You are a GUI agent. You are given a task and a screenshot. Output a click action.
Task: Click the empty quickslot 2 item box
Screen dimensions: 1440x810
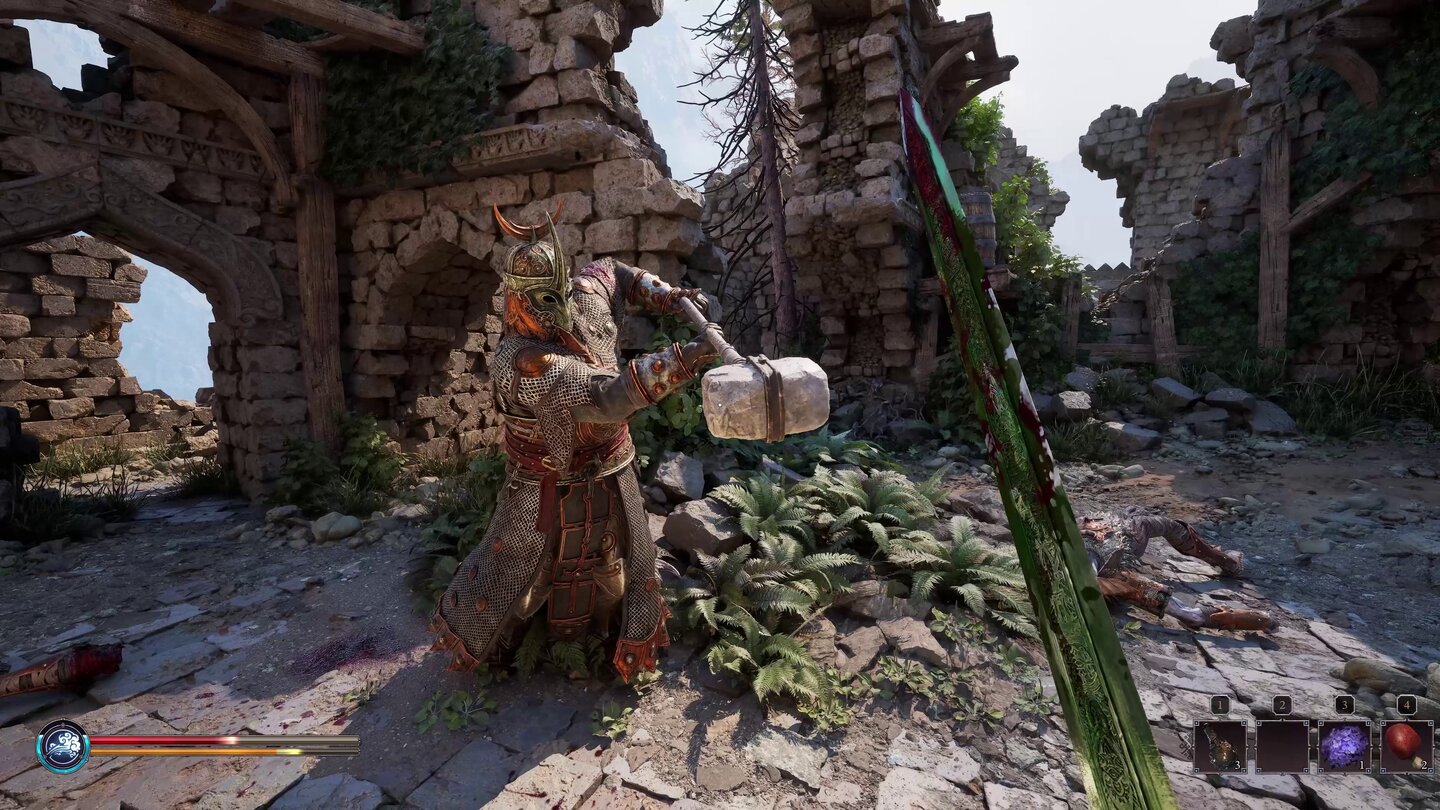coord(1283,745)
